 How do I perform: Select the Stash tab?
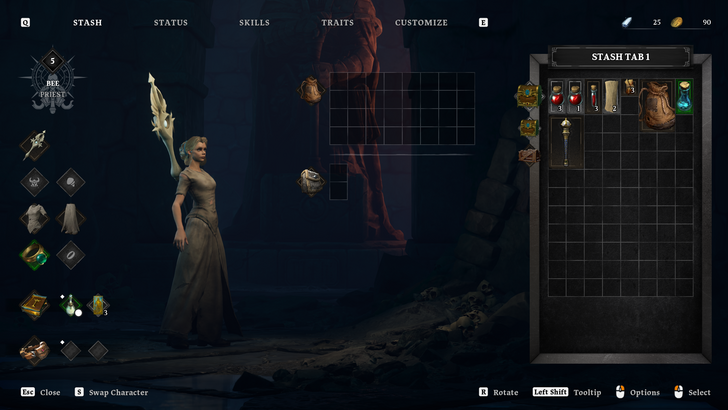pyautogui.click(x=88, y=22)
